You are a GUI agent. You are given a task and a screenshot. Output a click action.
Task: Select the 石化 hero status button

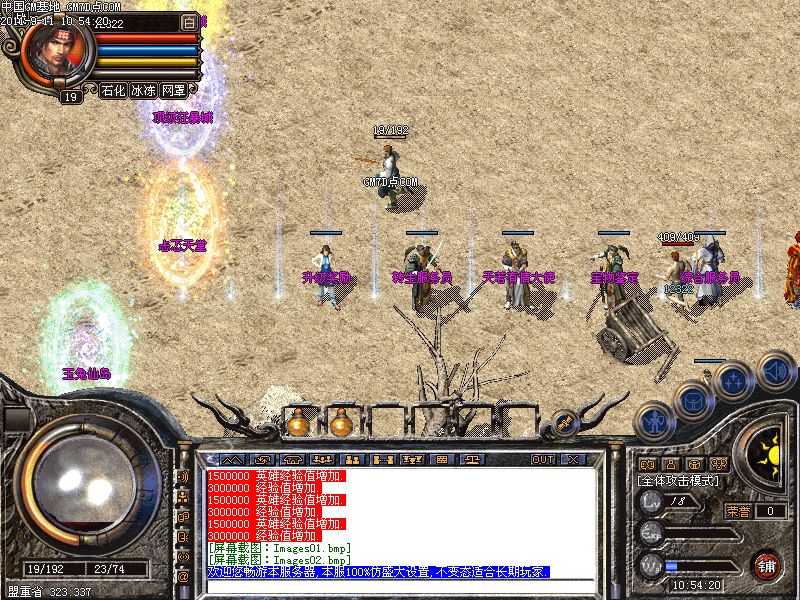(113, 90)
